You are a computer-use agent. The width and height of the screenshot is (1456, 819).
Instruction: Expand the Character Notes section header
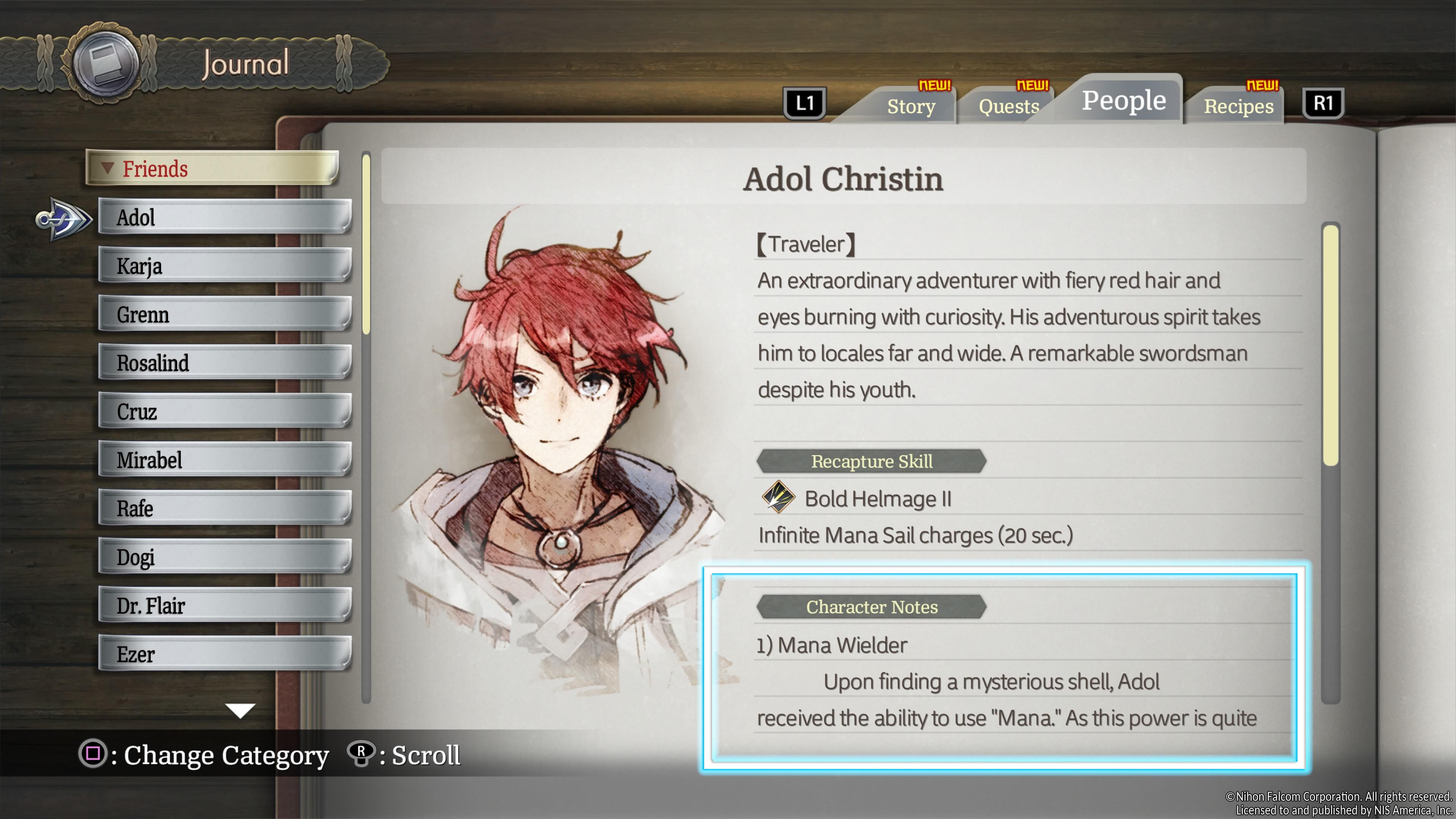tap(871, 607)
